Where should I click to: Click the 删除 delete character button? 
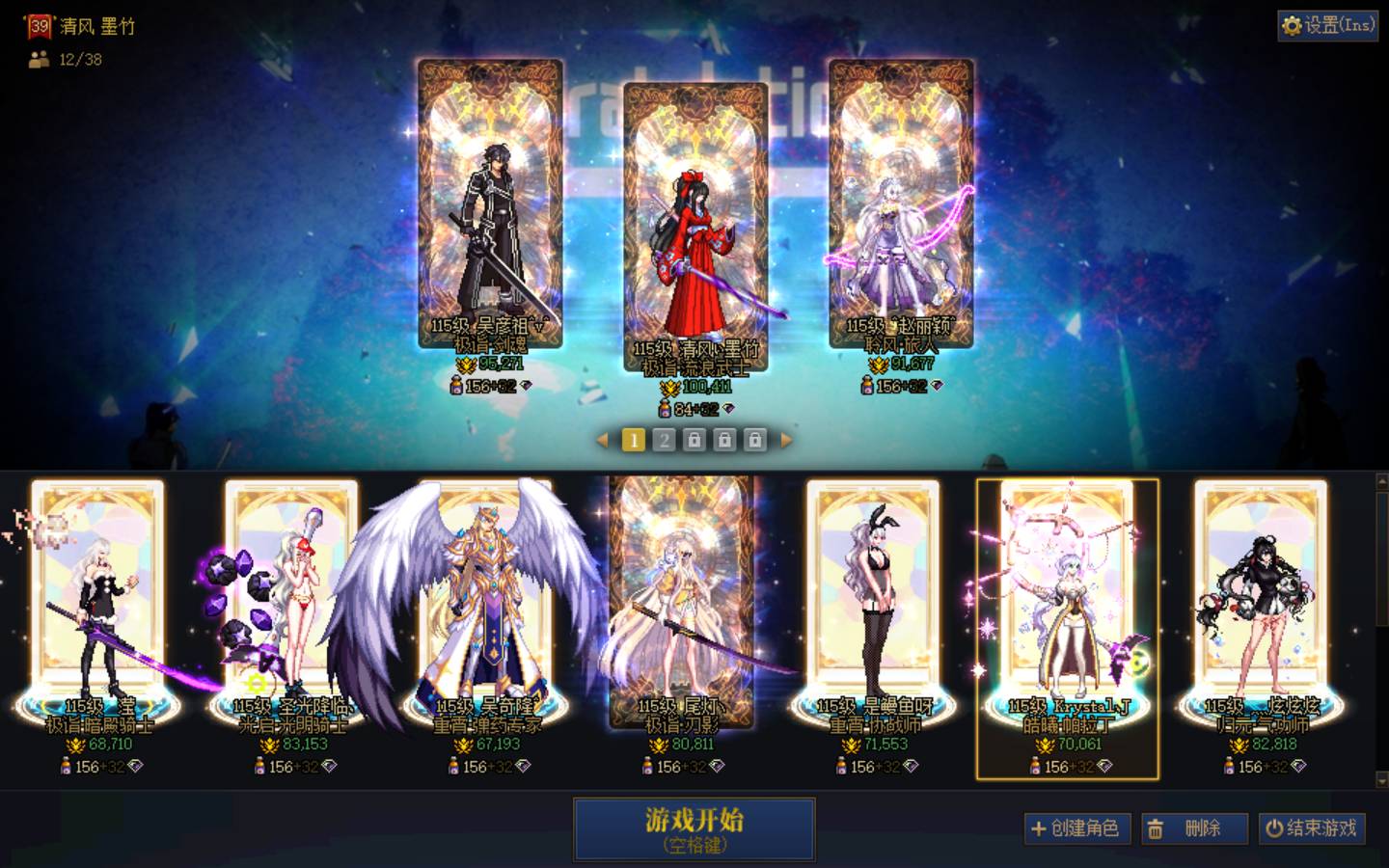coord(1194,827)
